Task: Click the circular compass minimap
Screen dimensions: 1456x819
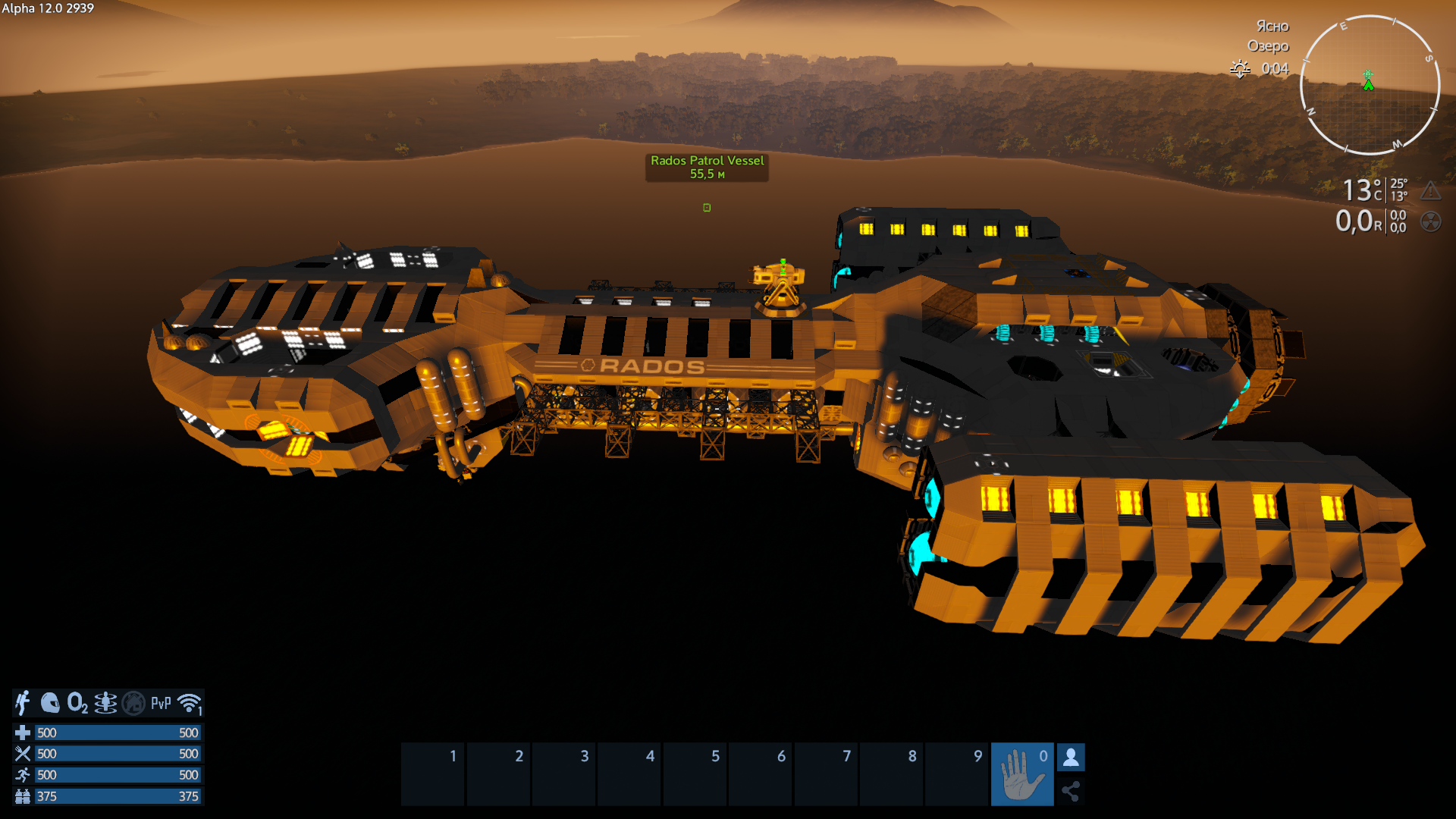Action: tap(1370, 85)
